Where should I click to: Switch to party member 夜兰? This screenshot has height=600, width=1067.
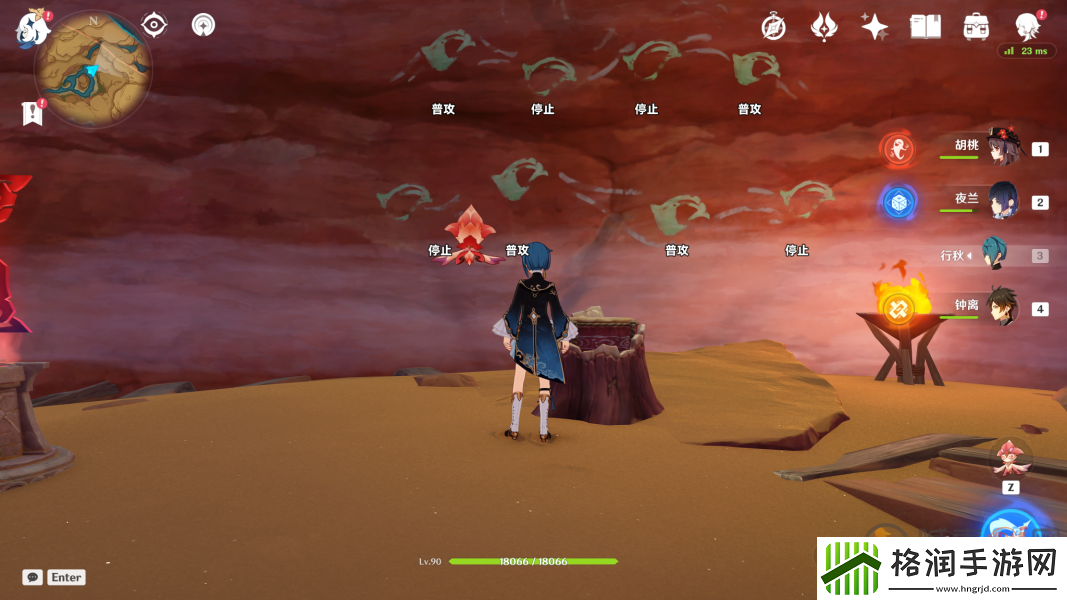(1002, 200)
